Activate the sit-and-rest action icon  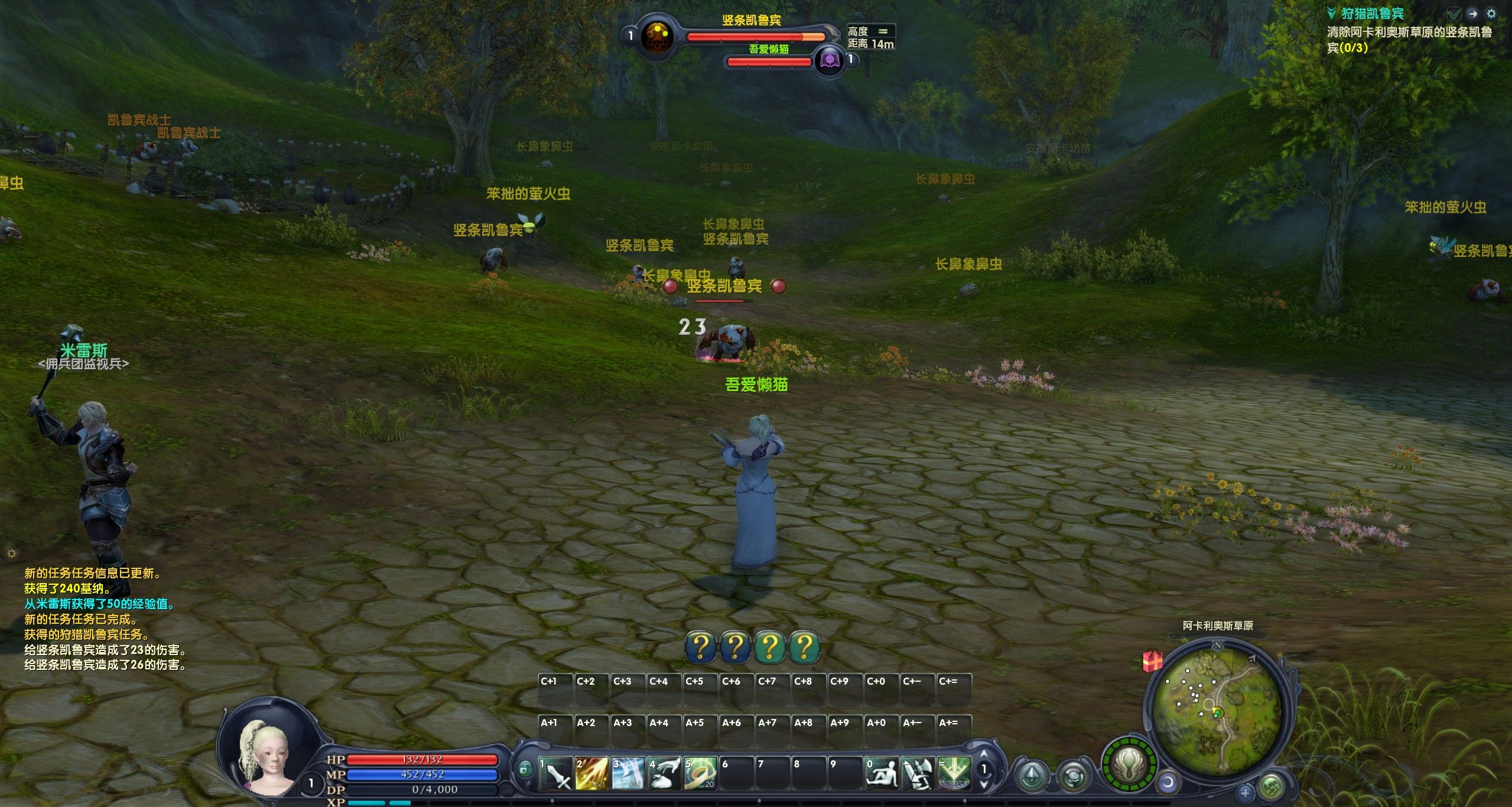click(x=881, y=774)
